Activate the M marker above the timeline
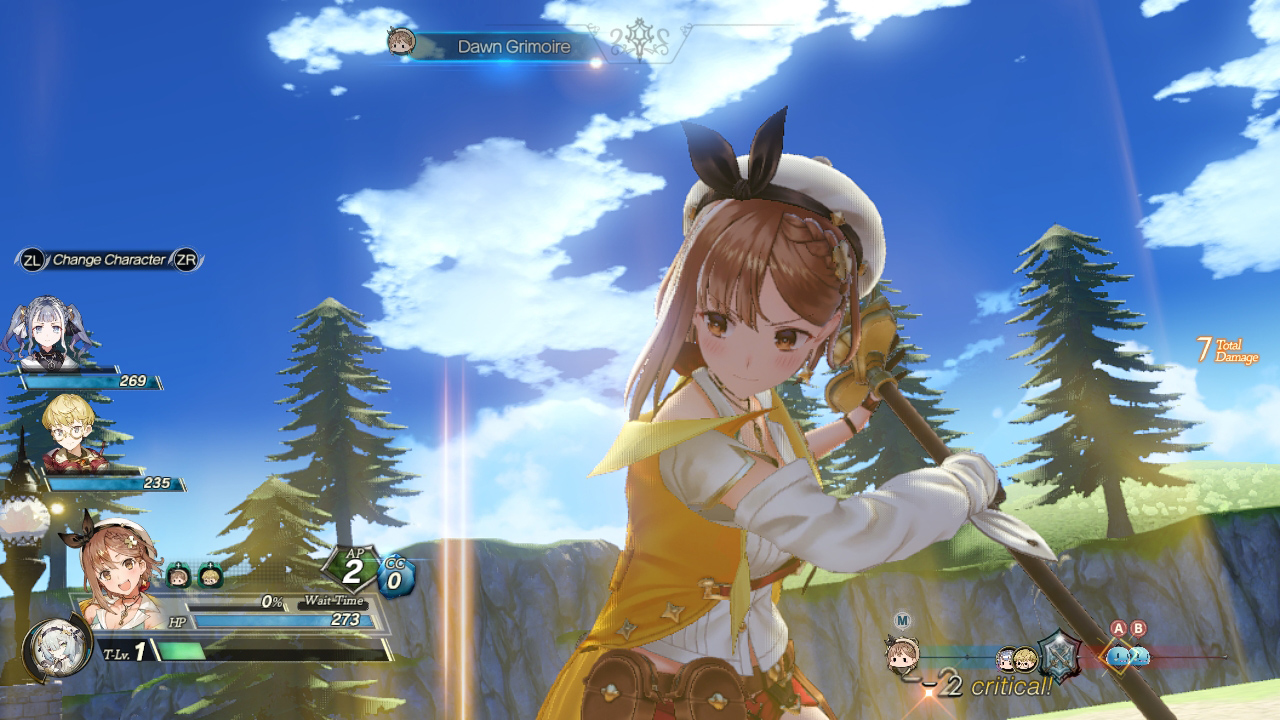The image size is (1280, 720). [901, 619]
